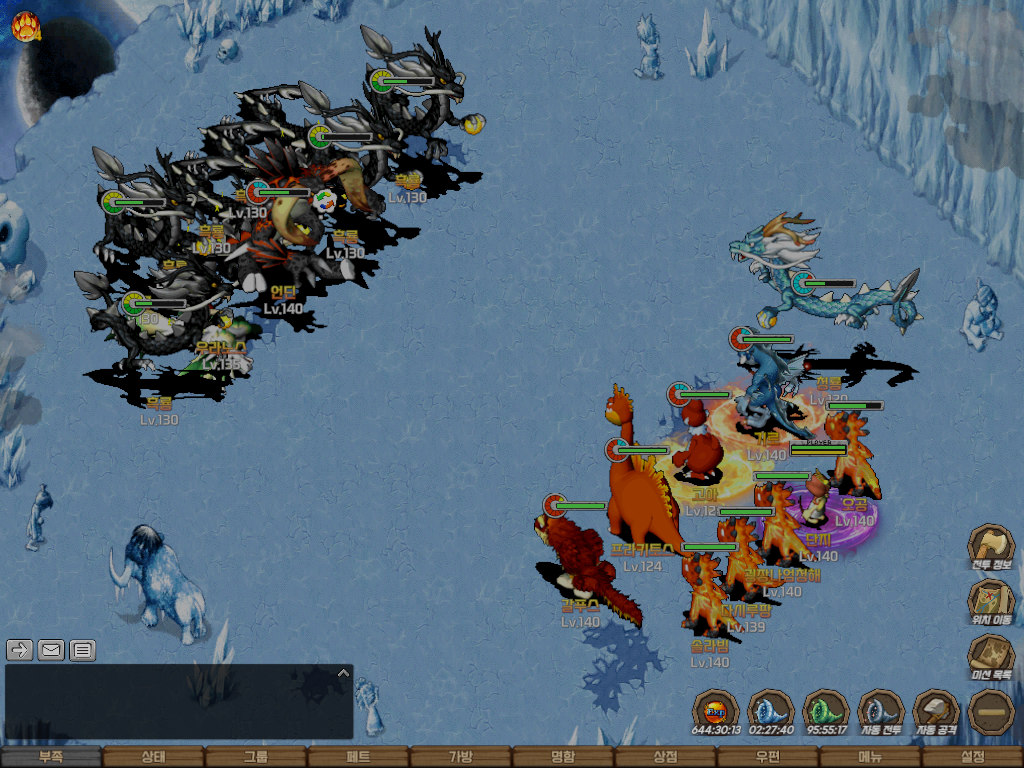Collapse icons with the minus button

tap(991, 712)
